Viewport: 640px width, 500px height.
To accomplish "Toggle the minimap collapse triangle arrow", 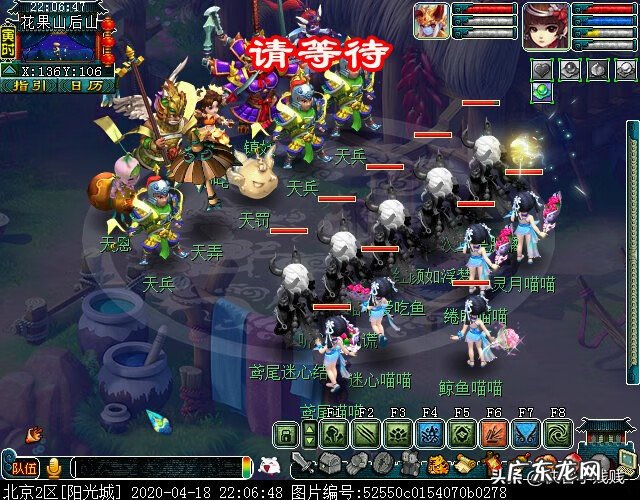I will click(9, 71).
